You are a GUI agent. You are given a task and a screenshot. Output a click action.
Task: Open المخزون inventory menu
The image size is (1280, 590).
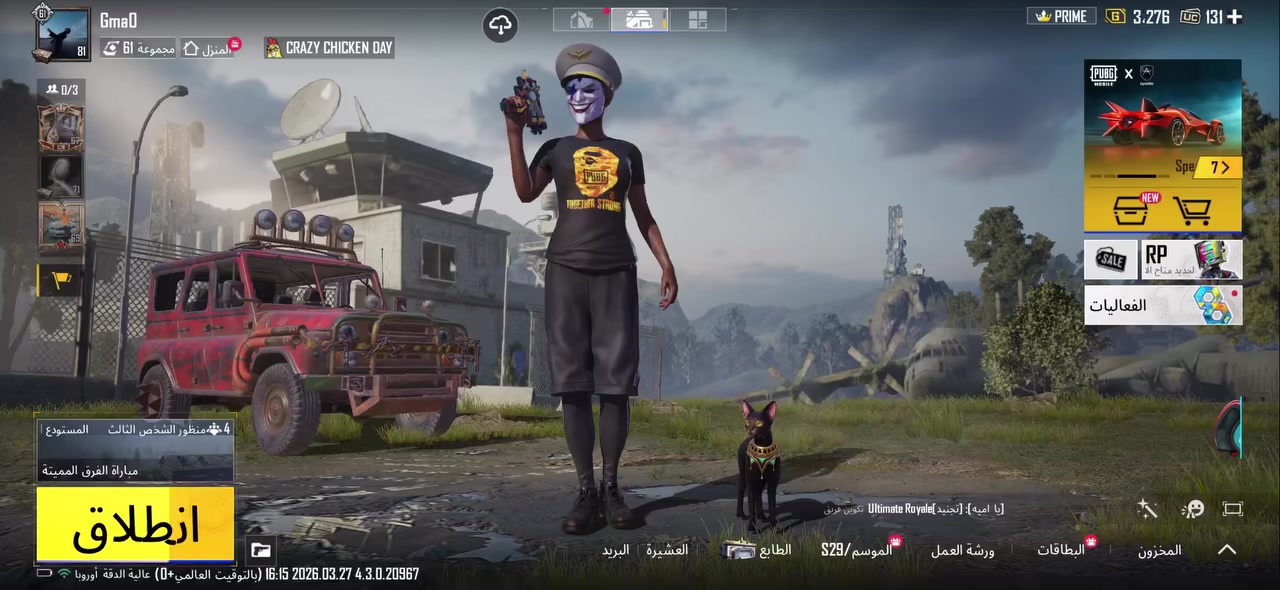click(1159, 550)
